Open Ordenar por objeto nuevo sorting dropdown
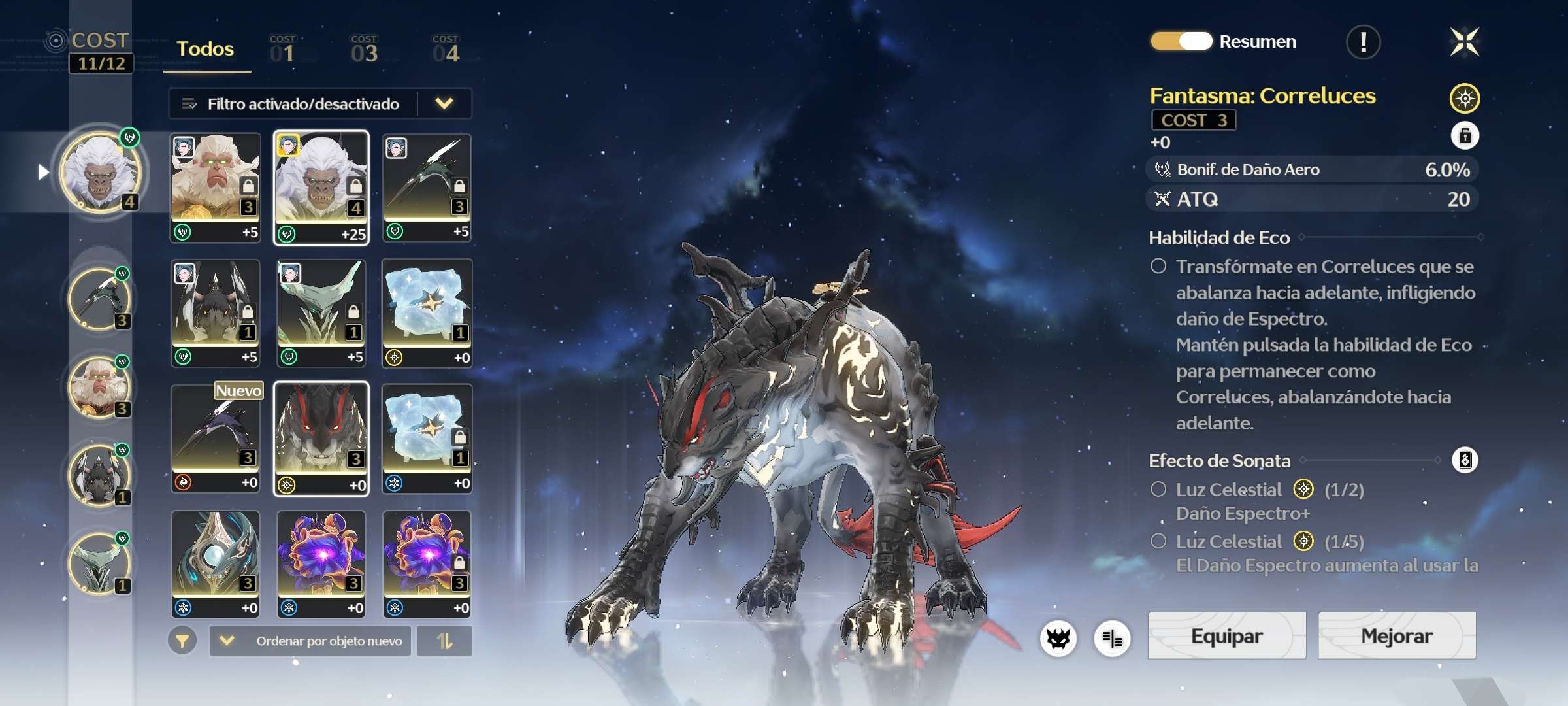1568x706 pixels. point(310,641)
